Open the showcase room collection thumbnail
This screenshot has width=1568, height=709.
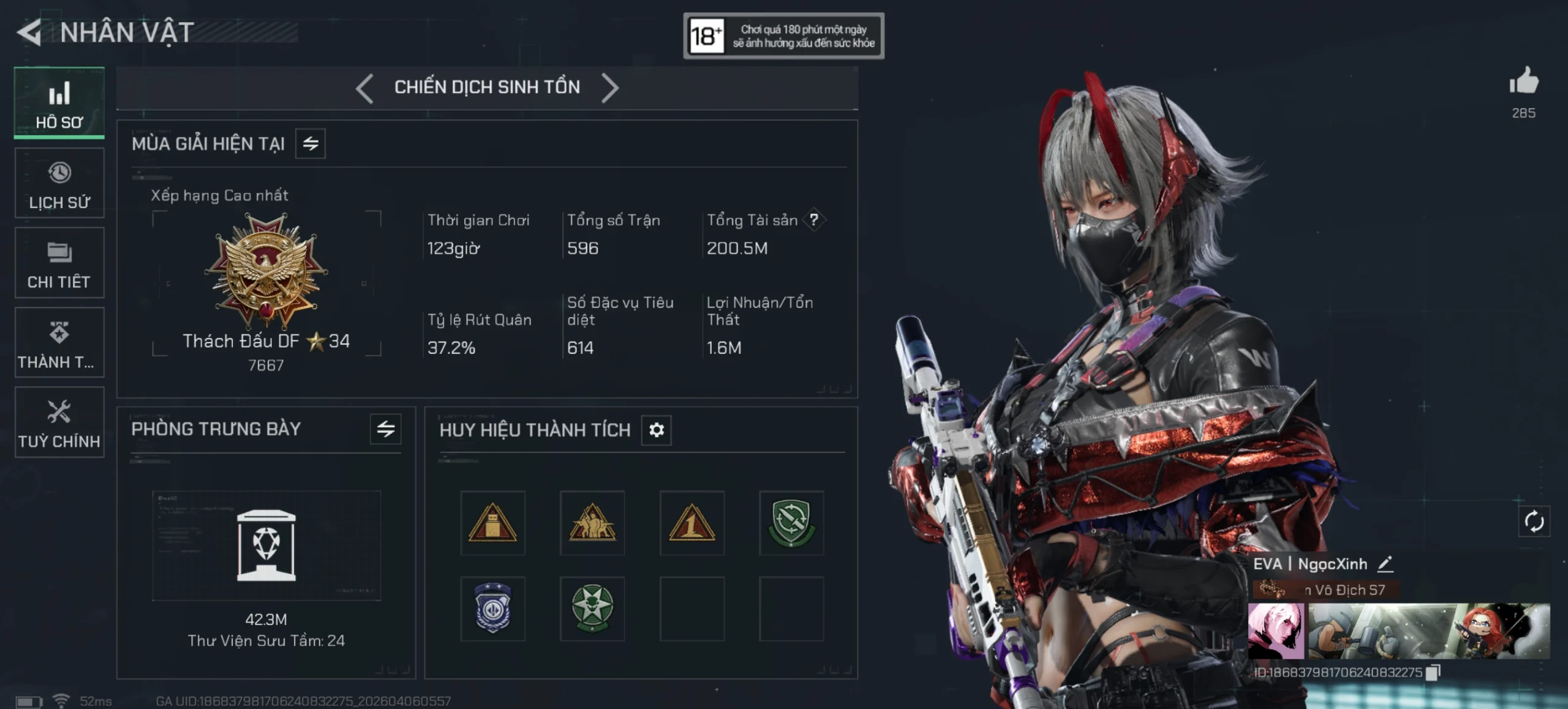pyautogui.click(x=266, y=545)
